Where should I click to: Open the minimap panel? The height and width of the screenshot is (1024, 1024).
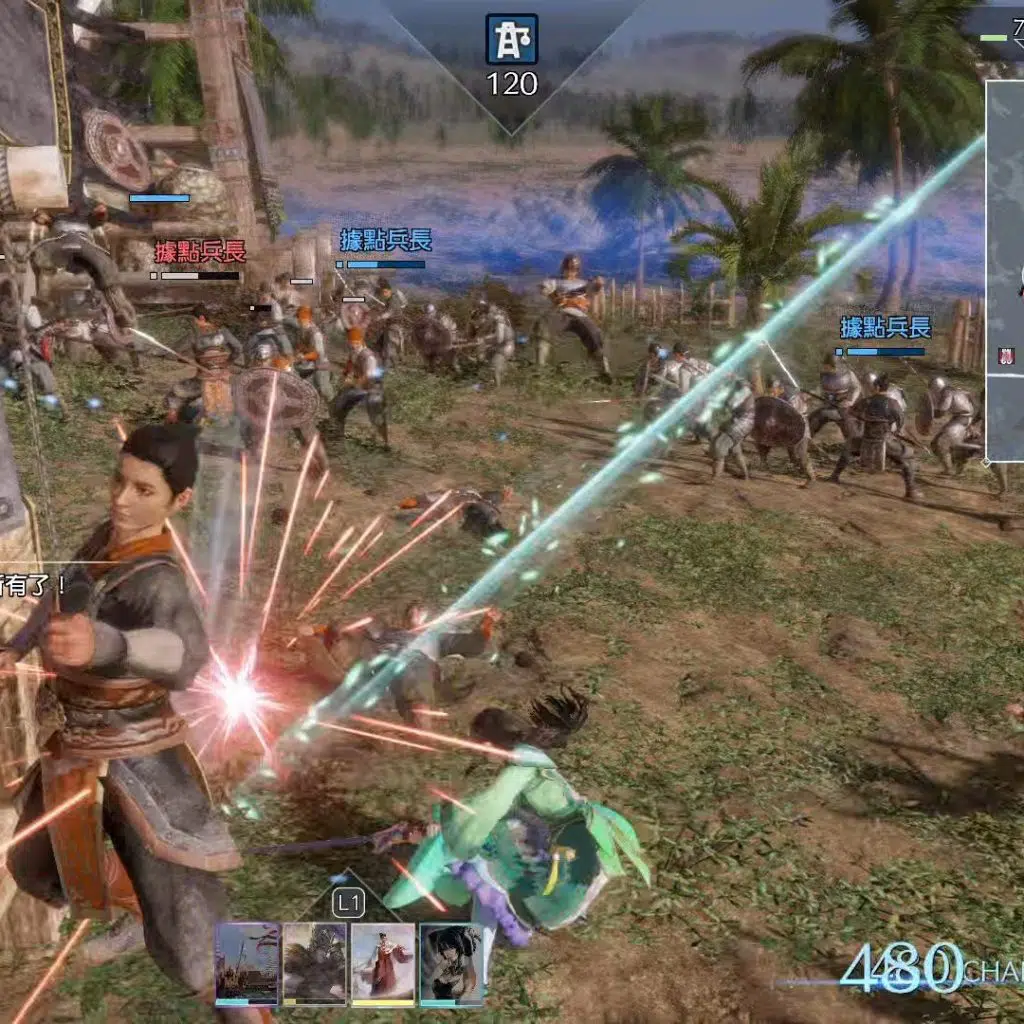1005,270
